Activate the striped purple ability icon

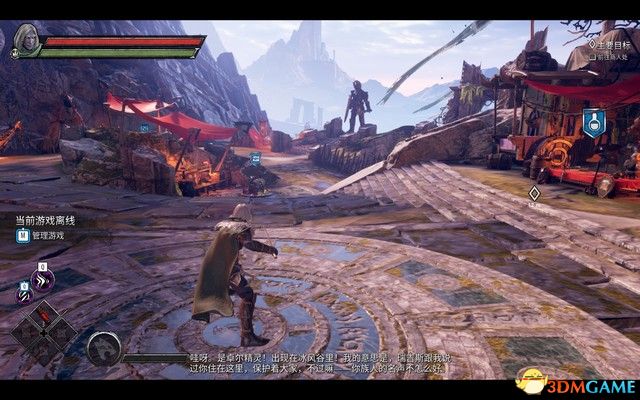(23, 294)
